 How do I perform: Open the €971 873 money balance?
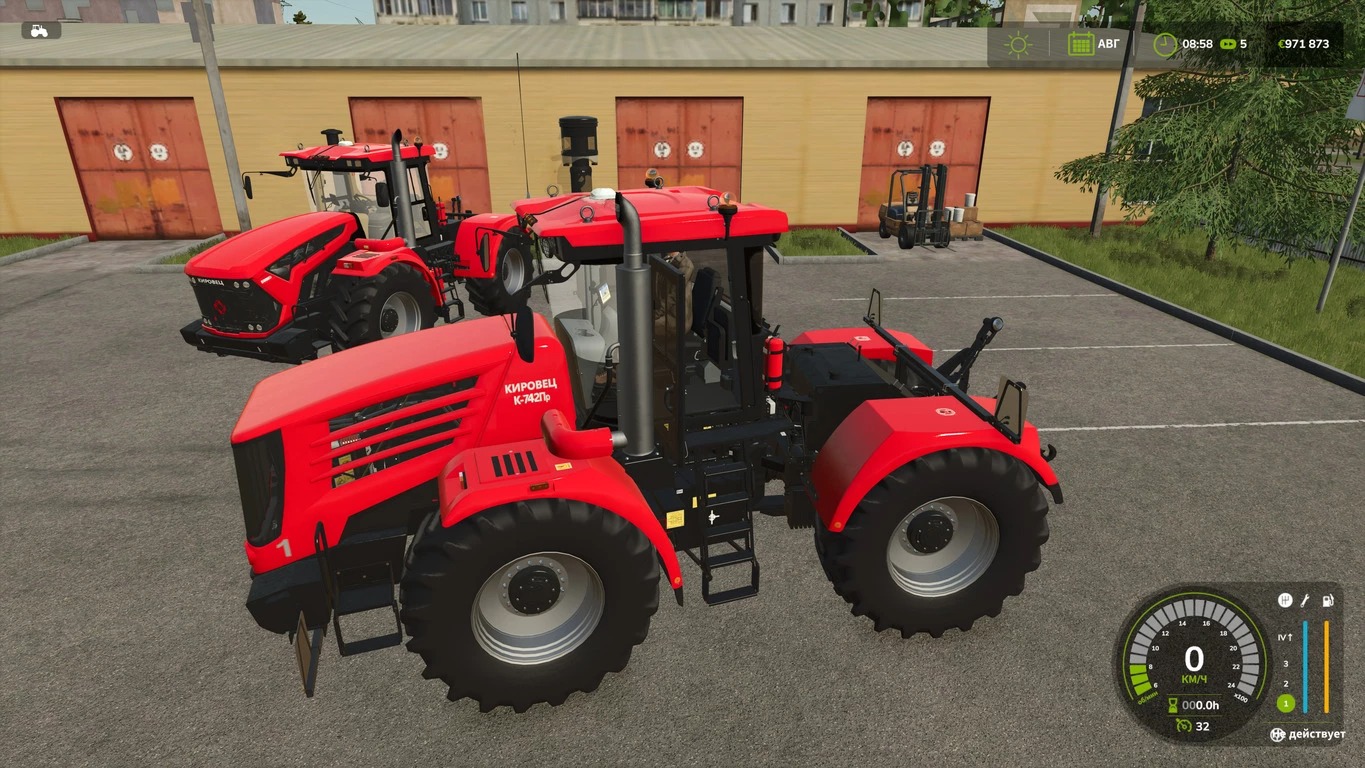click(x=1304, y=44)
